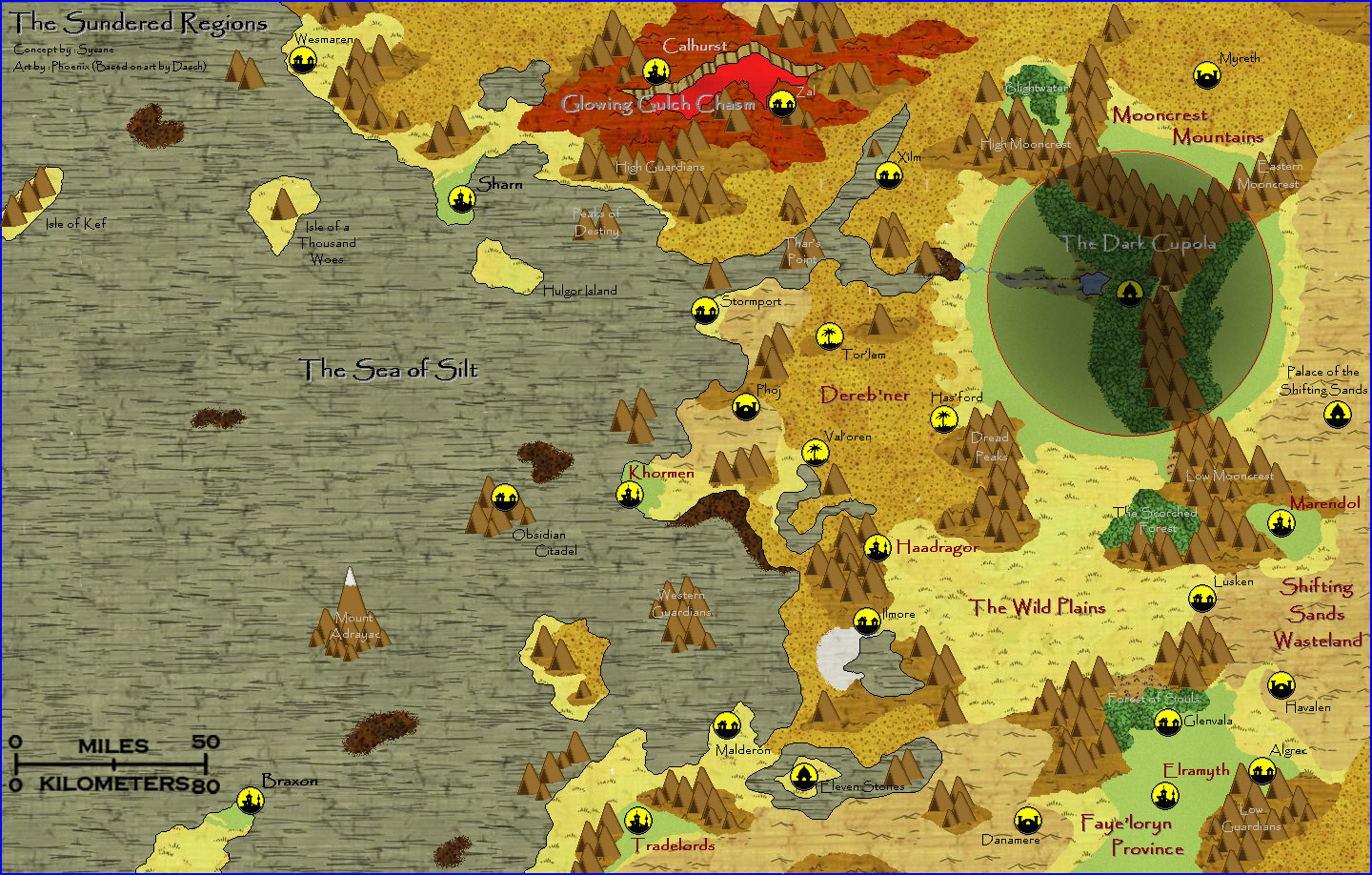1372x875 pixels.
Task: Select the Marendol city marker
Action: [x=1281, y=522]
